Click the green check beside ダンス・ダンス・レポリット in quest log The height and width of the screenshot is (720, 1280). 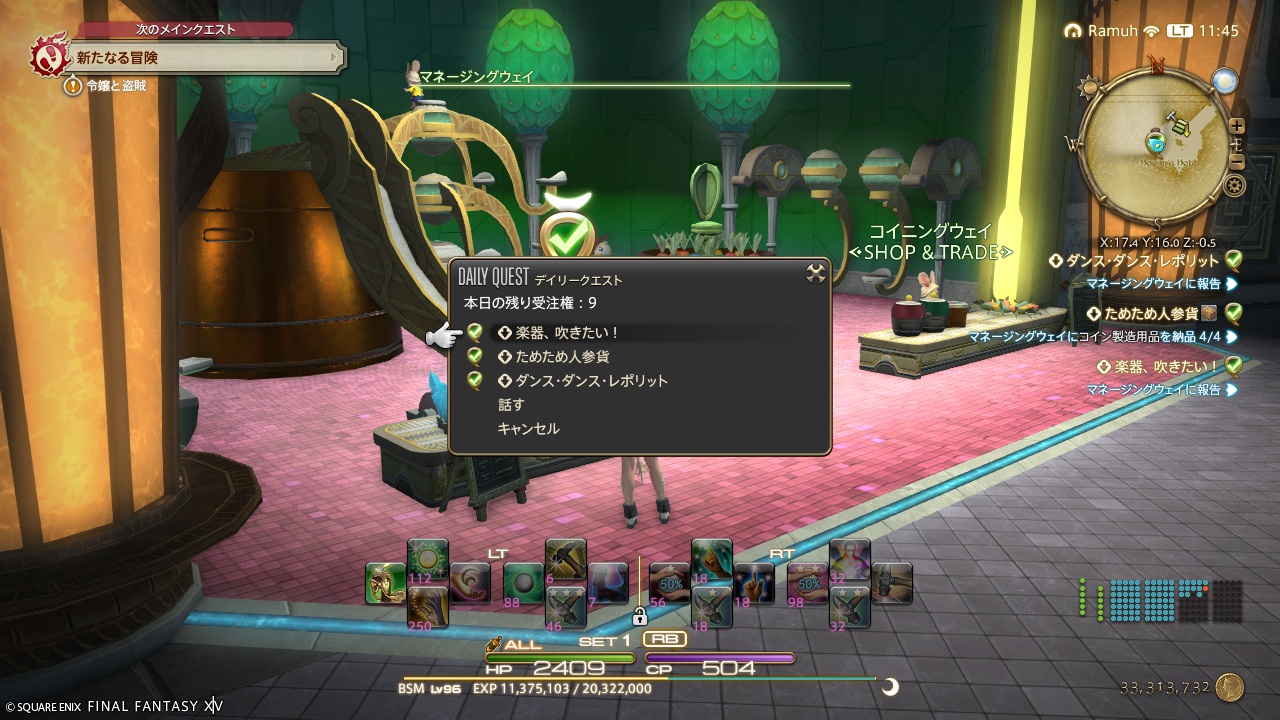click(1236, 260)
